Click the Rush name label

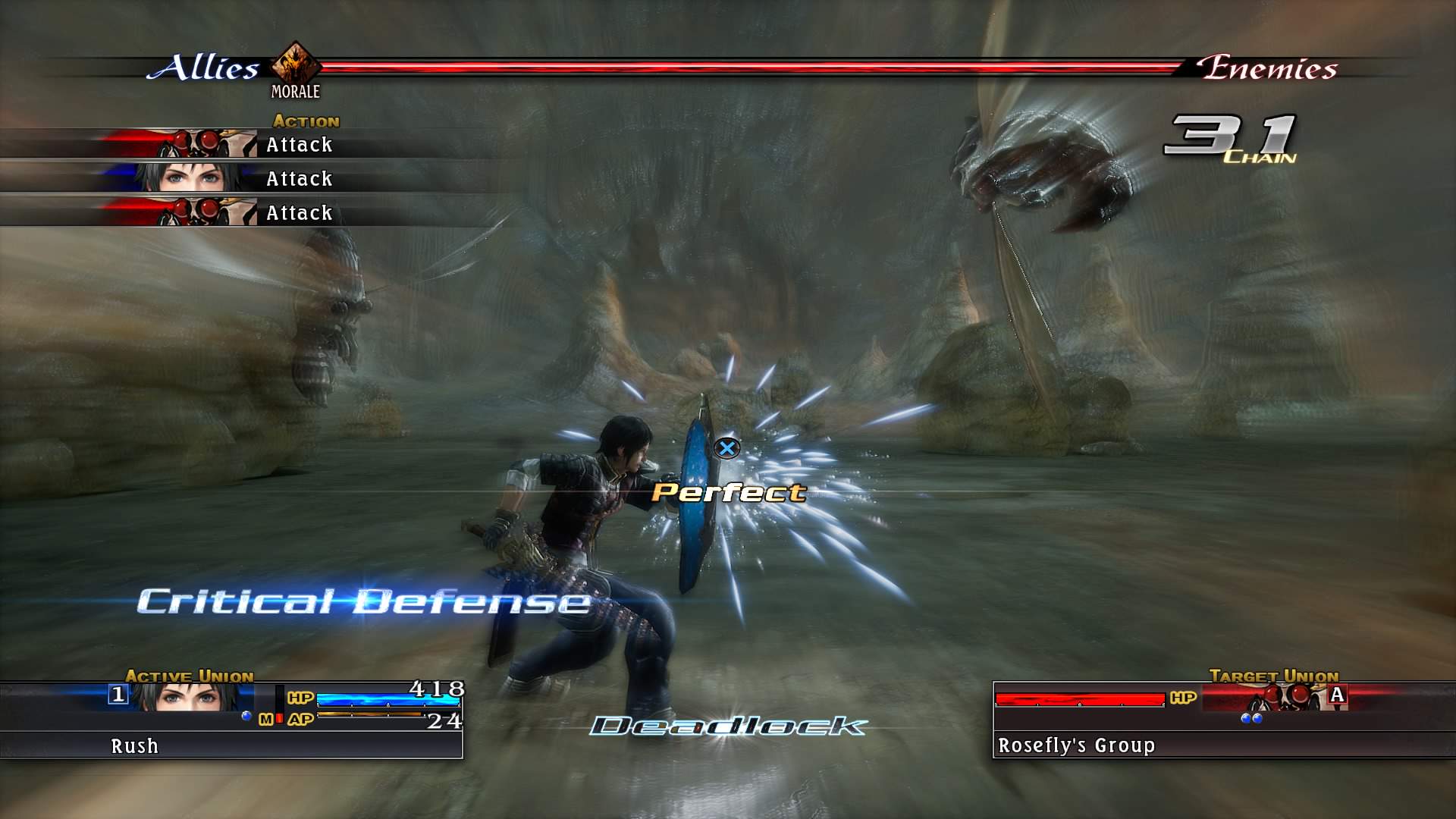click(x=133, y=745)
